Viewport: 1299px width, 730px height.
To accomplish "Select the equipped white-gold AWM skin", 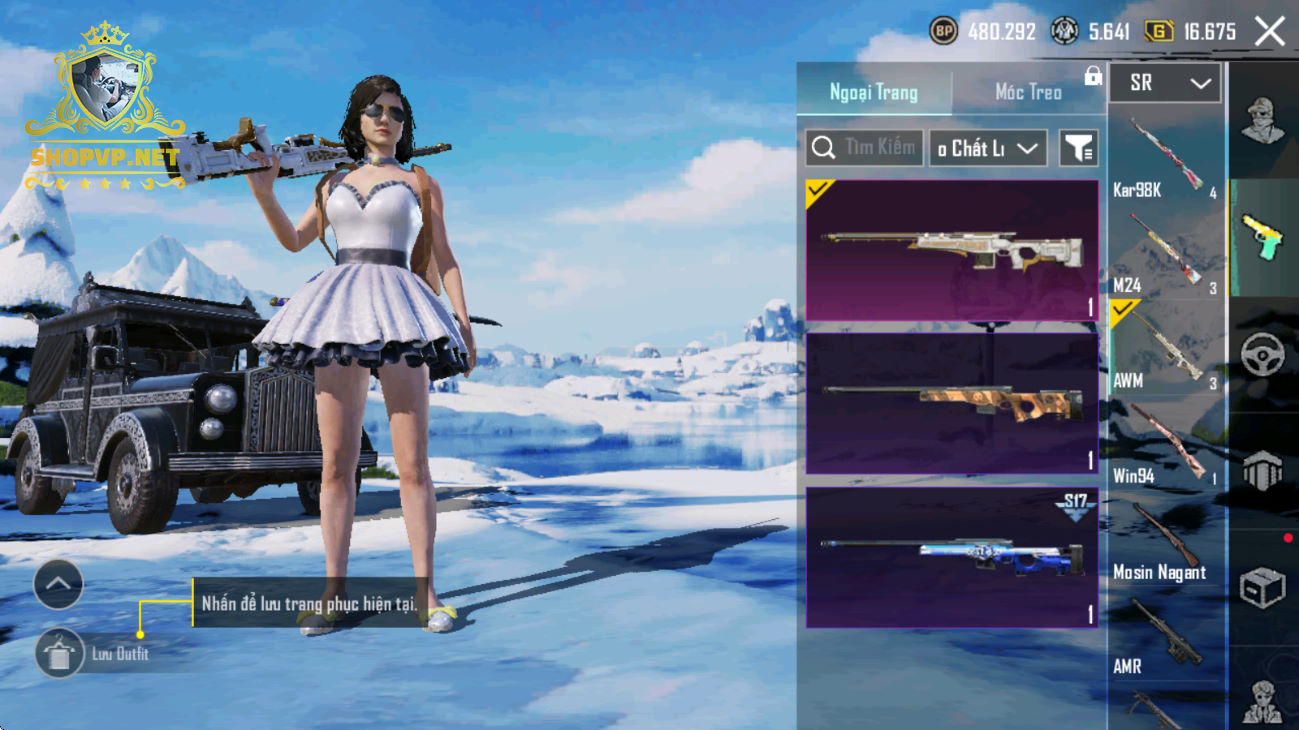I will pos(951,251).
